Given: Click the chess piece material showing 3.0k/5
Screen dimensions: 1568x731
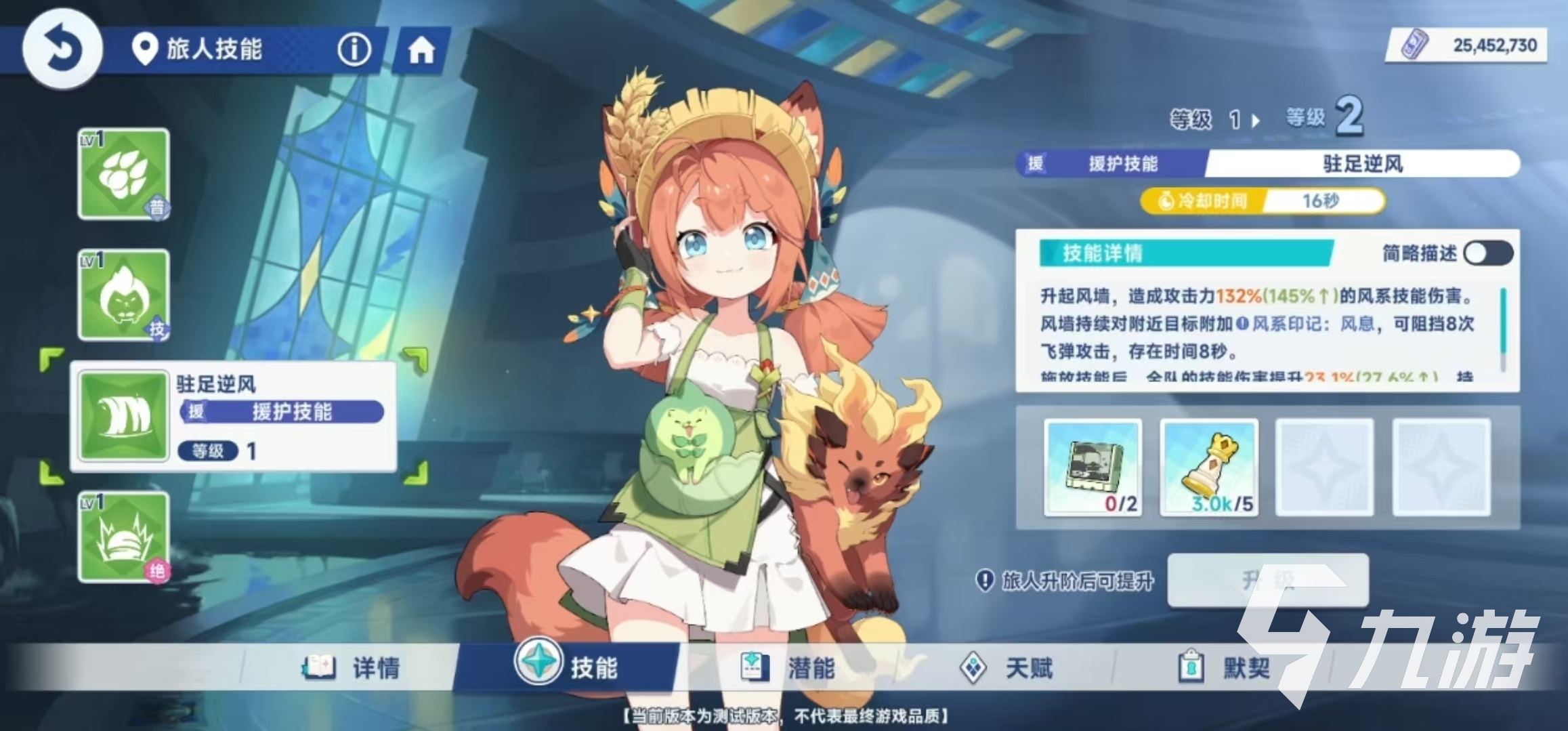Looking at the screenshot, I should (x=1209, y=467).
